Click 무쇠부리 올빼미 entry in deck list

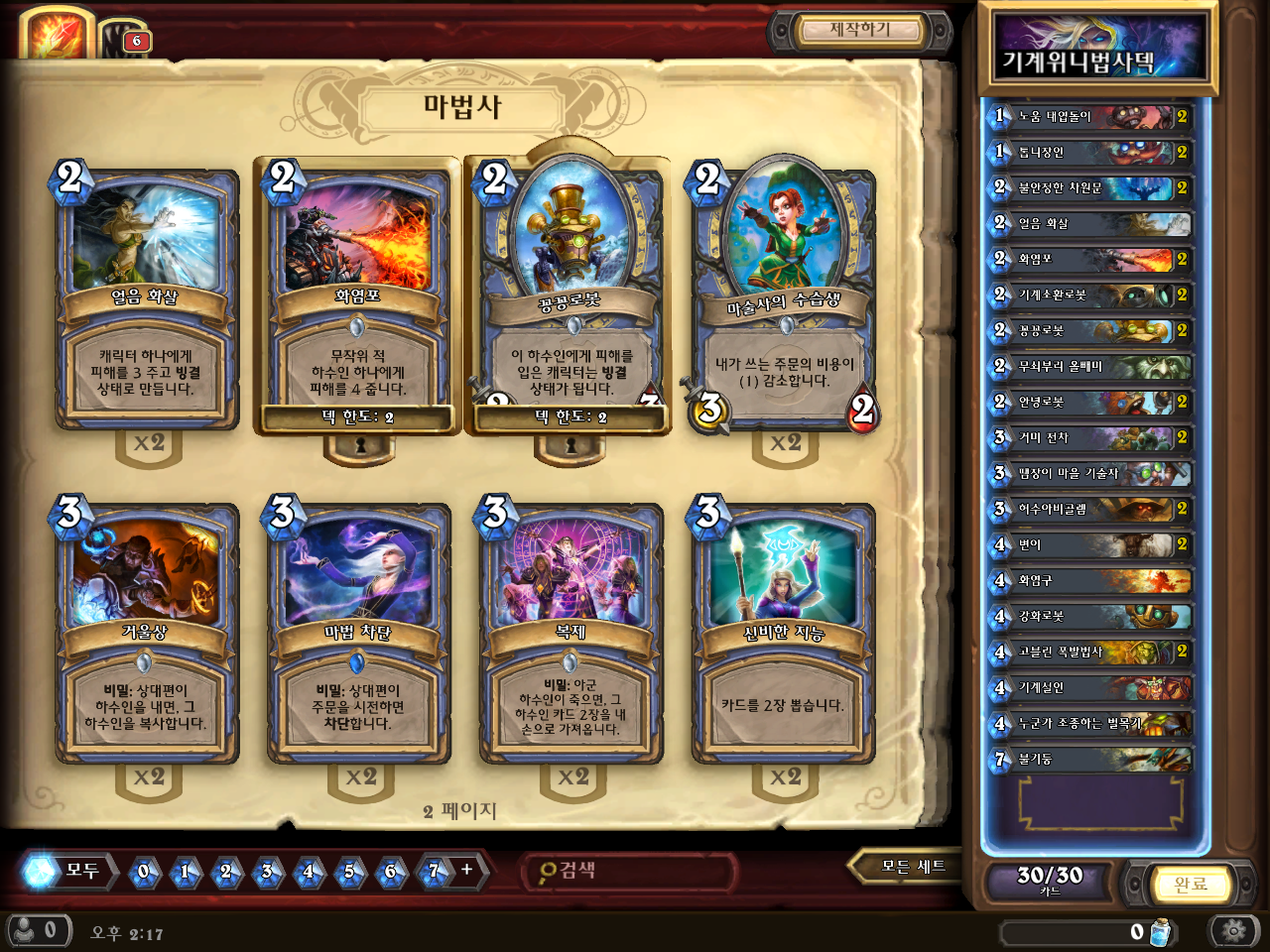(1091, 367)
